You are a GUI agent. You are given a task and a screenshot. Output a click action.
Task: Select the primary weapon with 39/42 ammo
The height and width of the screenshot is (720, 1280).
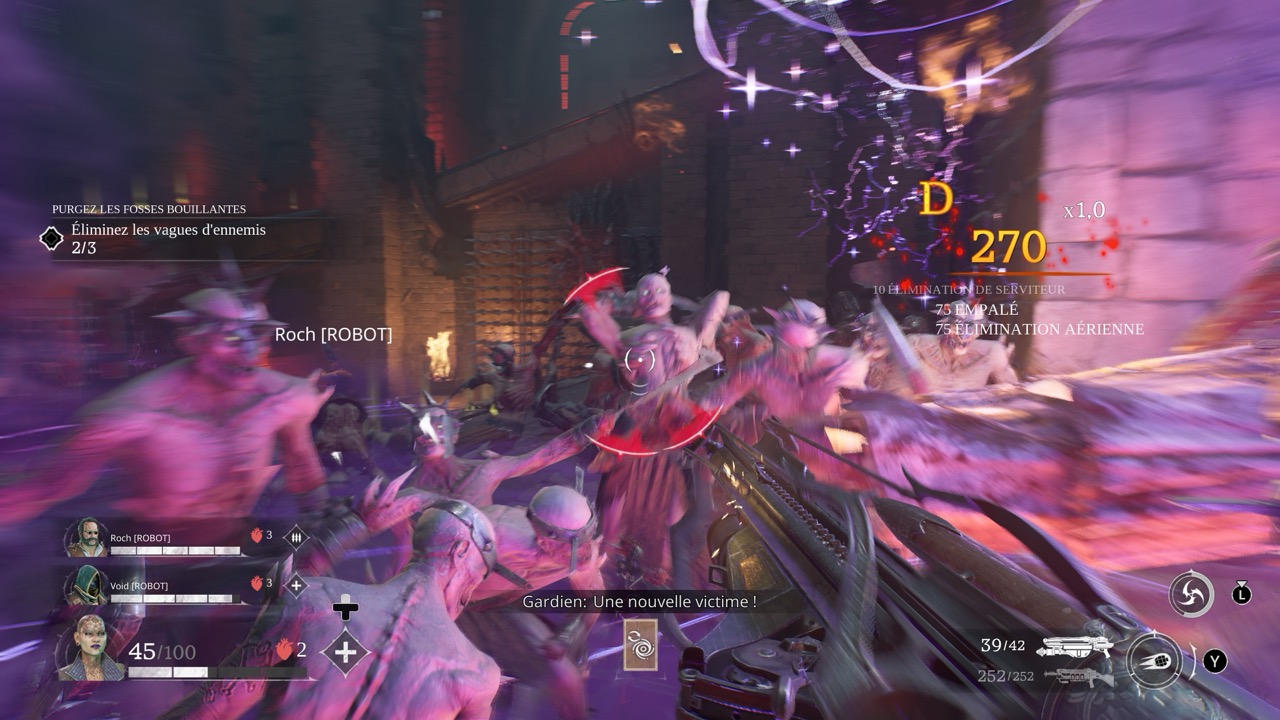coord(1075,647)
